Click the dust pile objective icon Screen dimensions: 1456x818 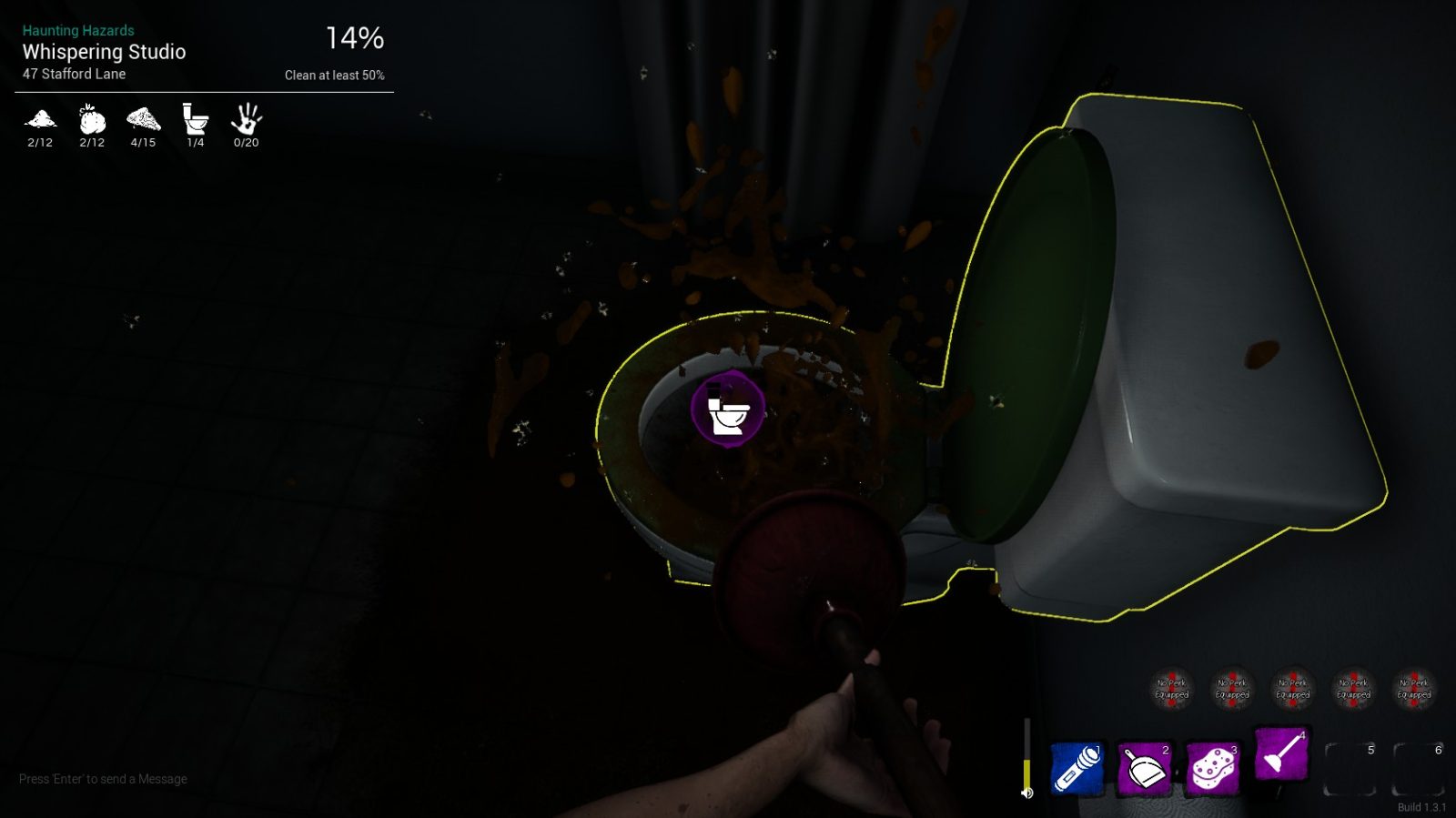point(40,119)
